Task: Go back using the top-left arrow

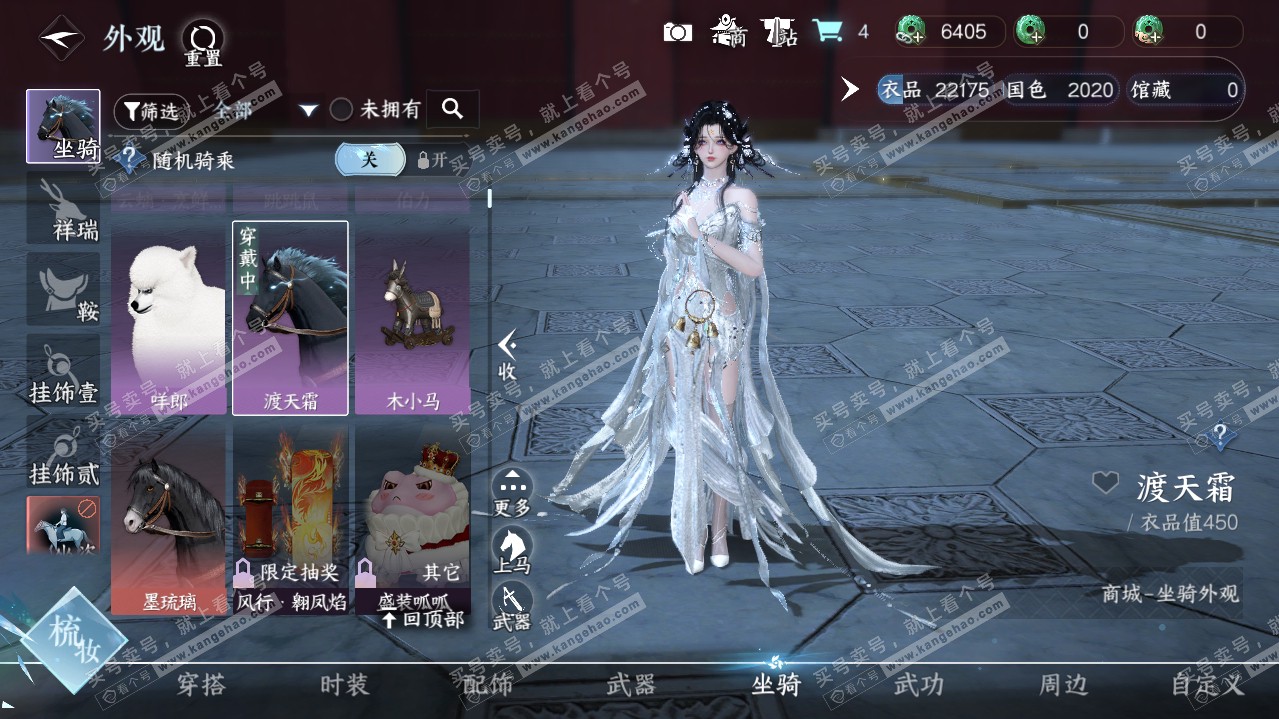Action: [x=61, y=39]
